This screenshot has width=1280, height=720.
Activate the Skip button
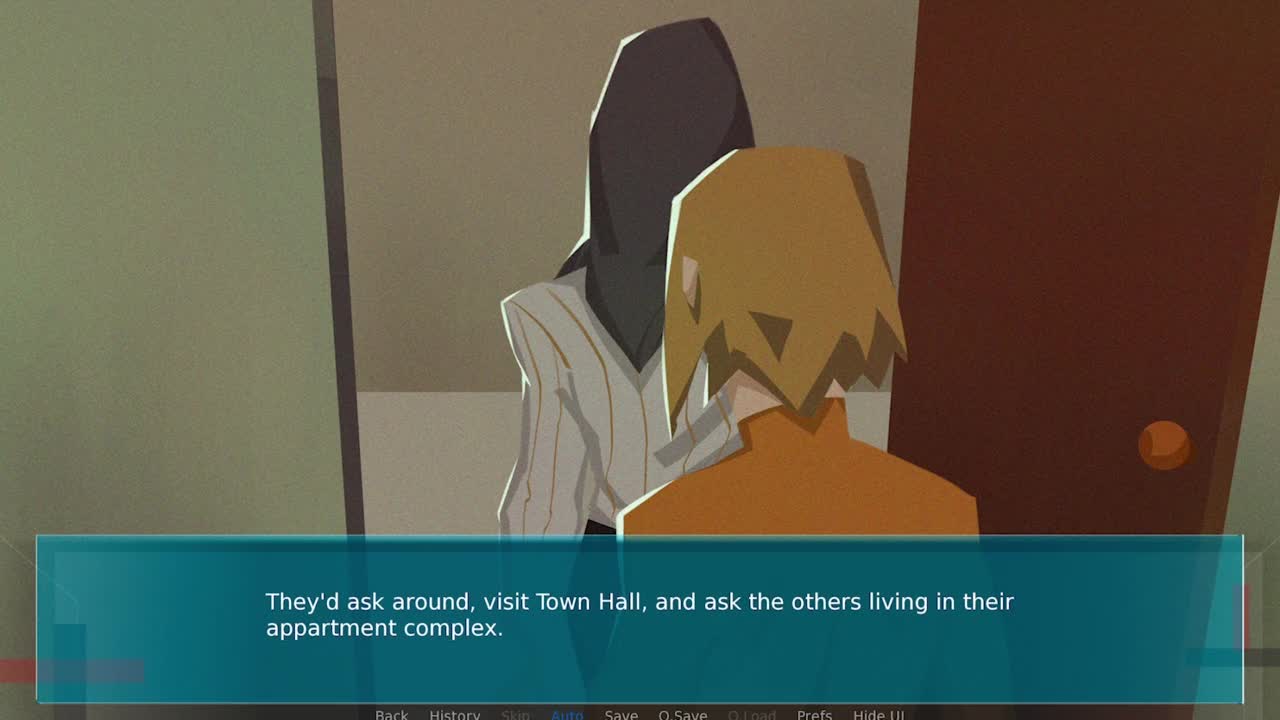[515, 714]
